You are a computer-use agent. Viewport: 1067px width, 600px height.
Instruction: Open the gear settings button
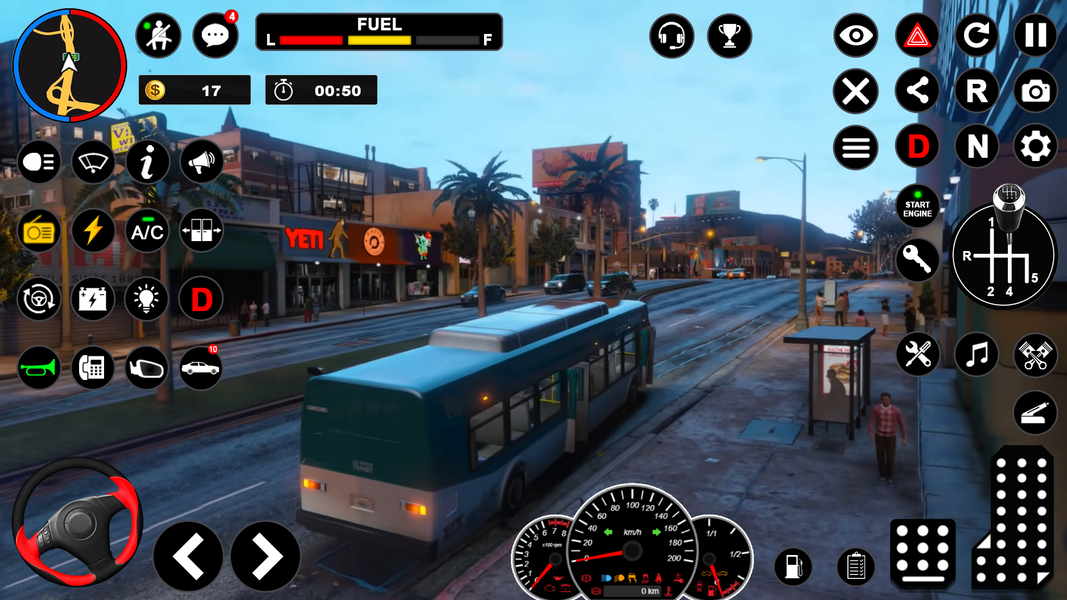click(1035, 147)
